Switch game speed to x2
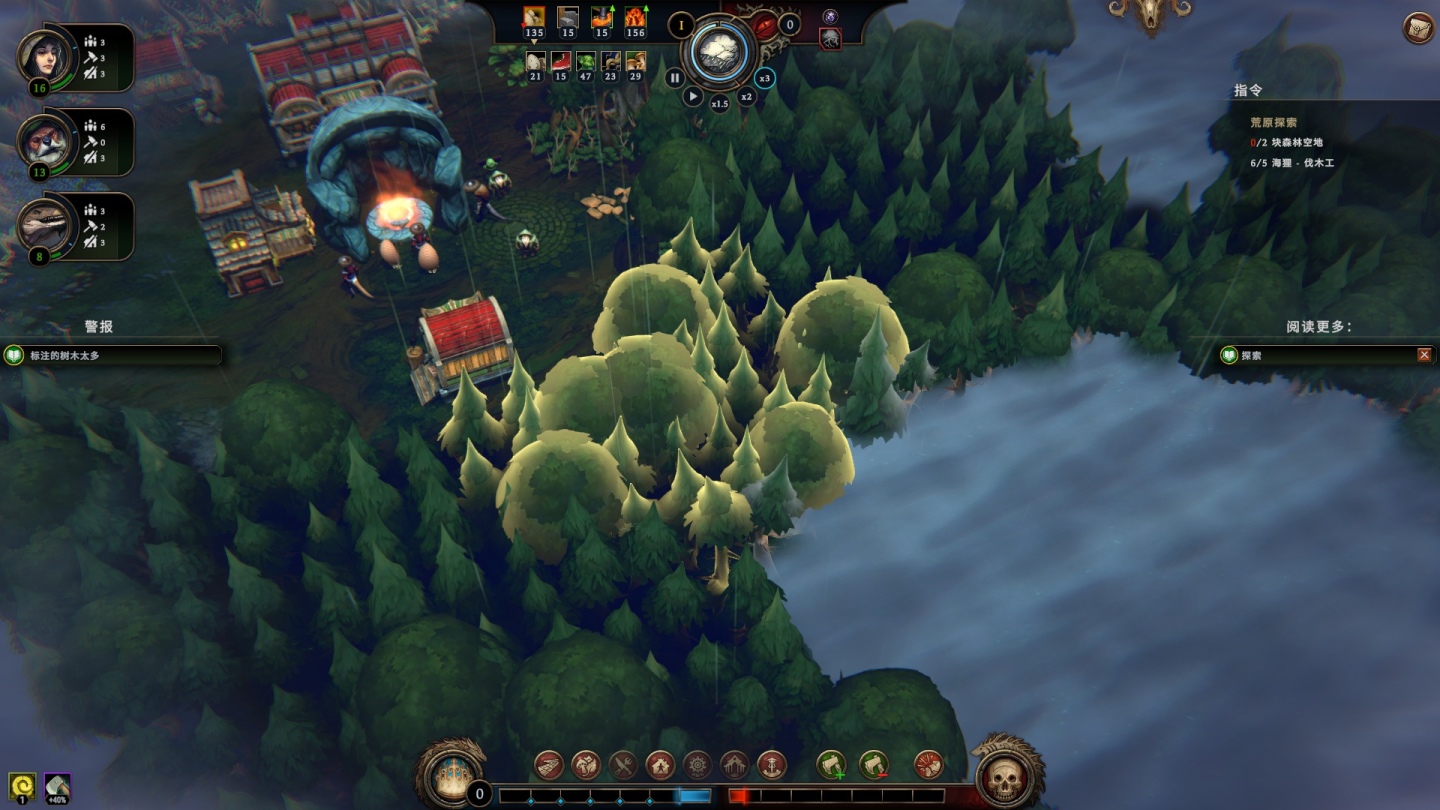1440x810 pixels. (x=746, y=97)
